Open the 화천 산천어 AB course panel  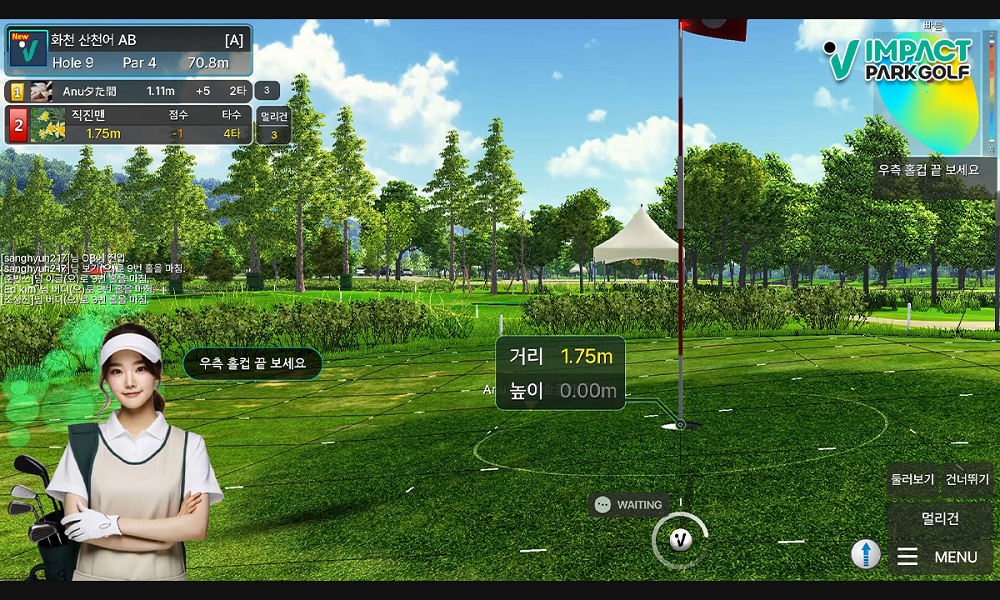click(x=128, y=51)
